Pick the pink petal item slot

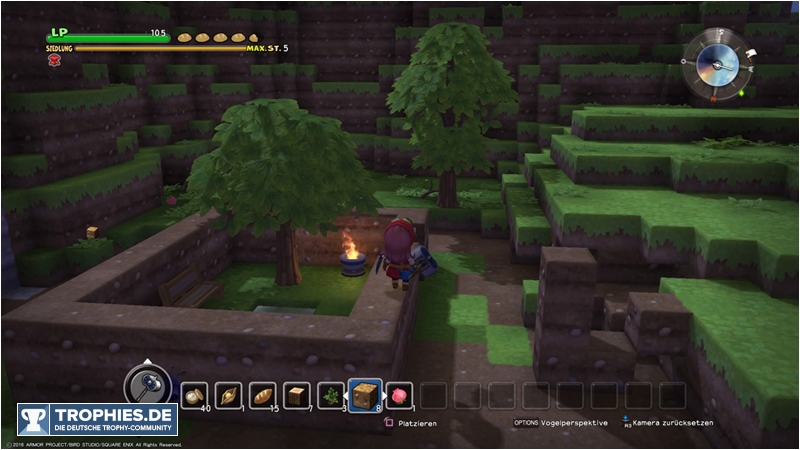[x=399, y=396]
